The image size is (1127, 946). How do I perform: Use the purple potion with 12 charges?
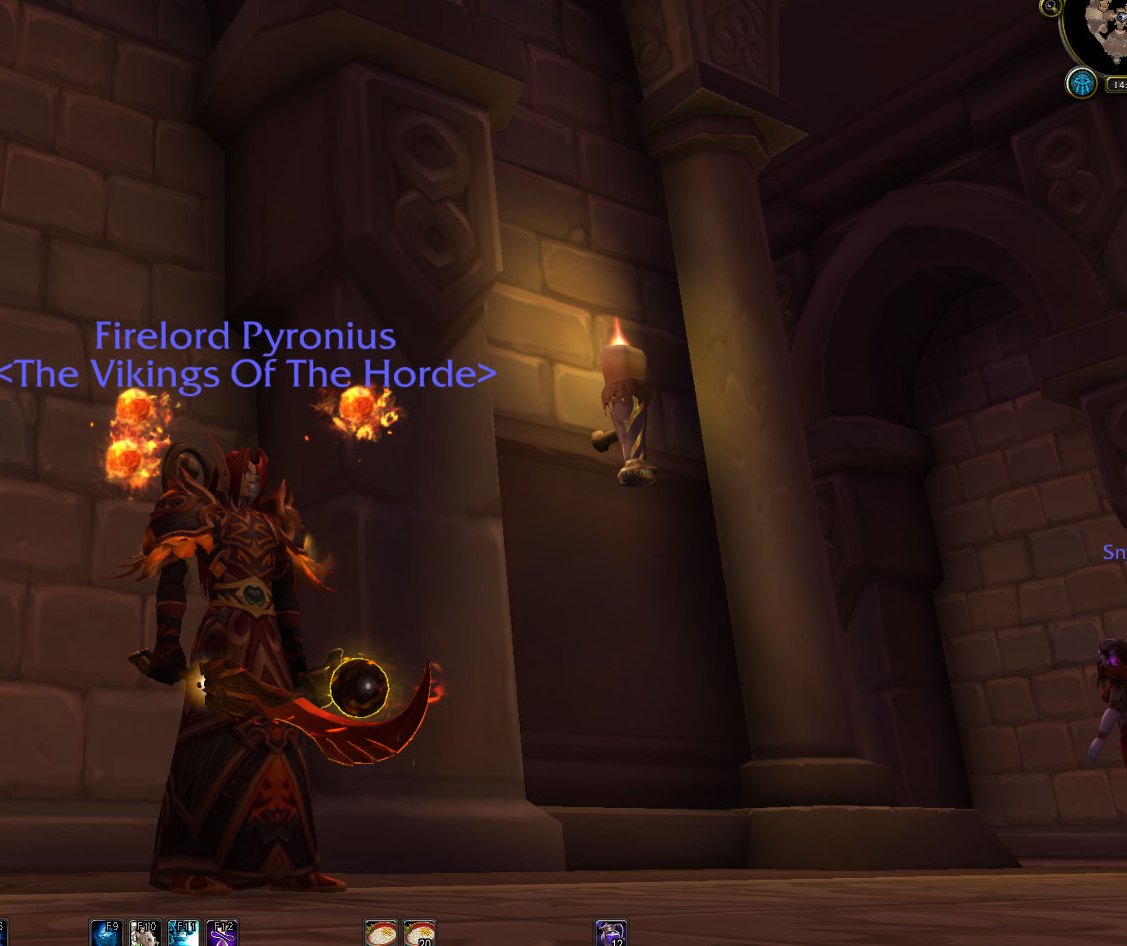611,934
